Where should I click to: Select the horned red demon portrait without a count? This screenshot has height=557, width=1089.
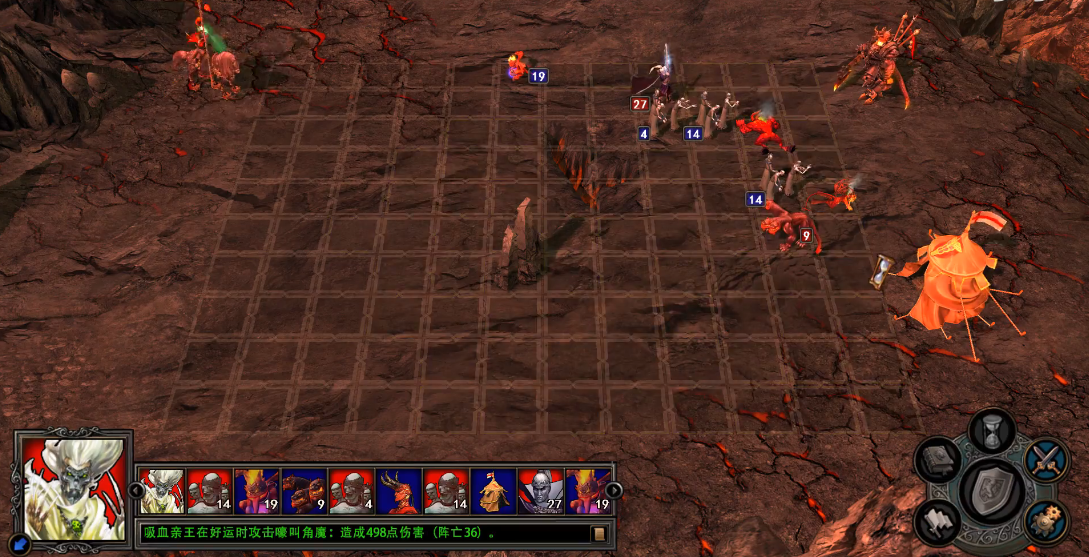click(399, 490)
